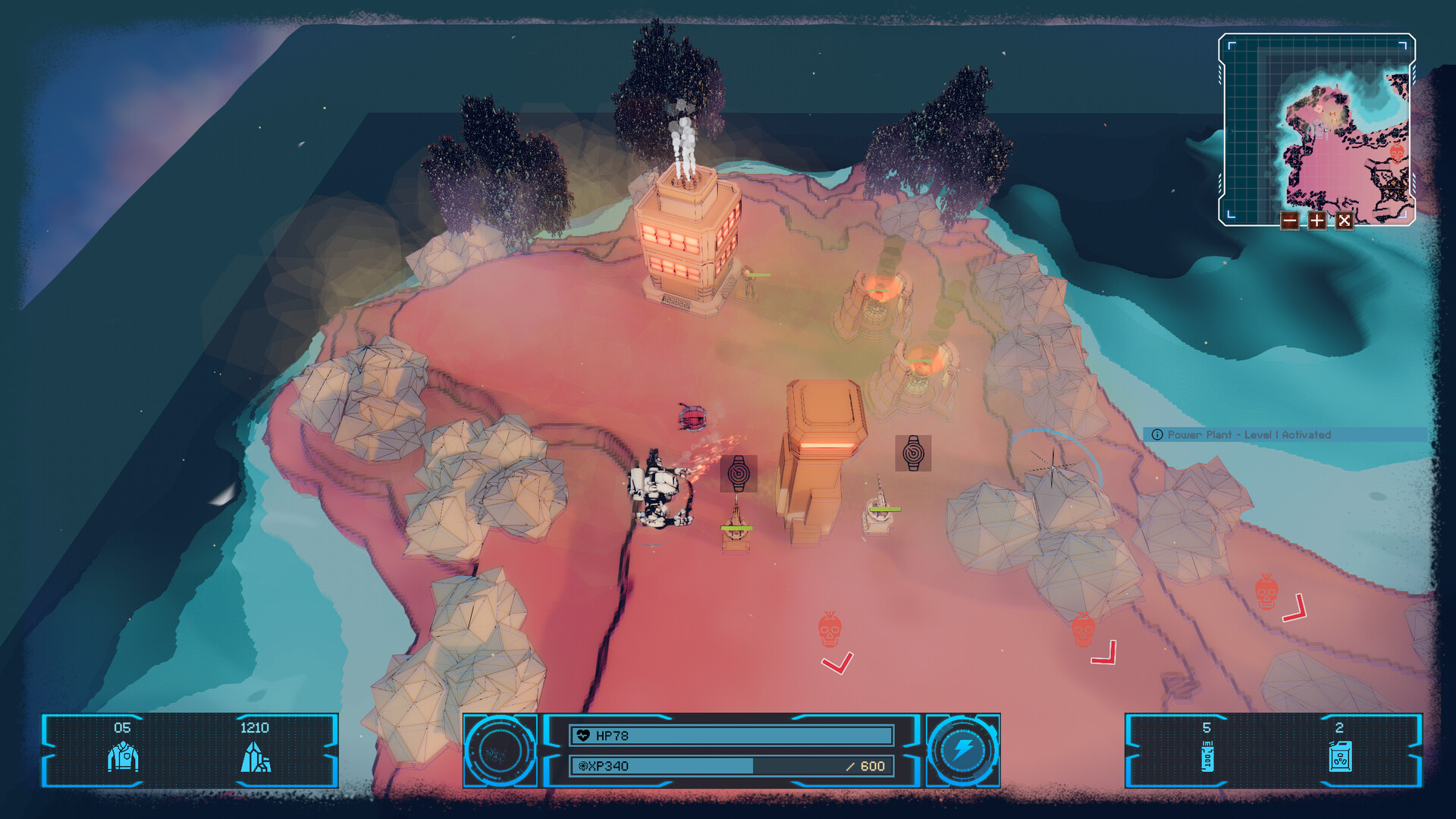Use the fuel canister item
This screenshot has width=1456, height=819.
[x=1340, y=757]
